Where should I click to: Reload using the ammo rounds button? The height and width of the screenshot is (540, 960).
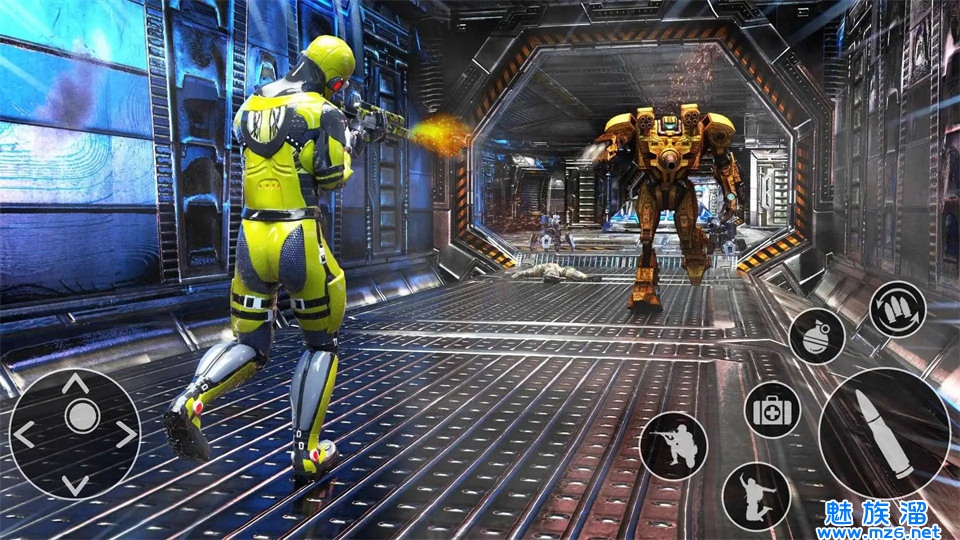pos(897,310)
